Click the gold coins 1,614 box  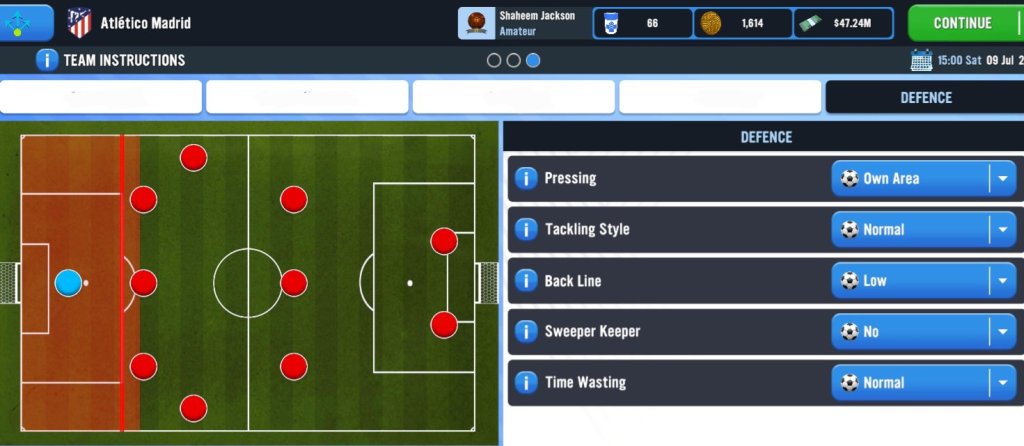pyautogui.click(x=743, y=23)
